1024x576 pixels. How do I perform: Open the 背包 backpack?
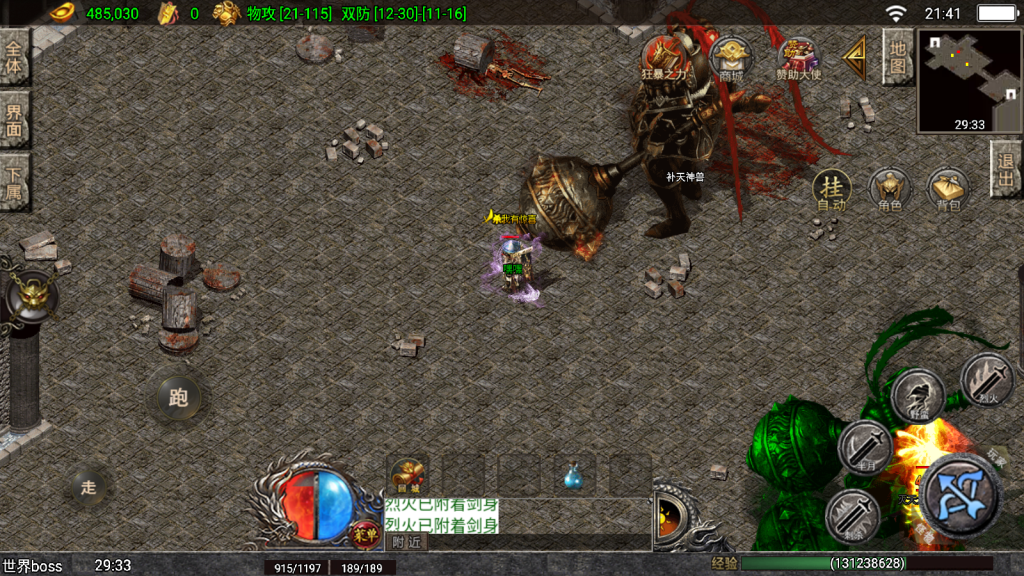click(947, 189)
